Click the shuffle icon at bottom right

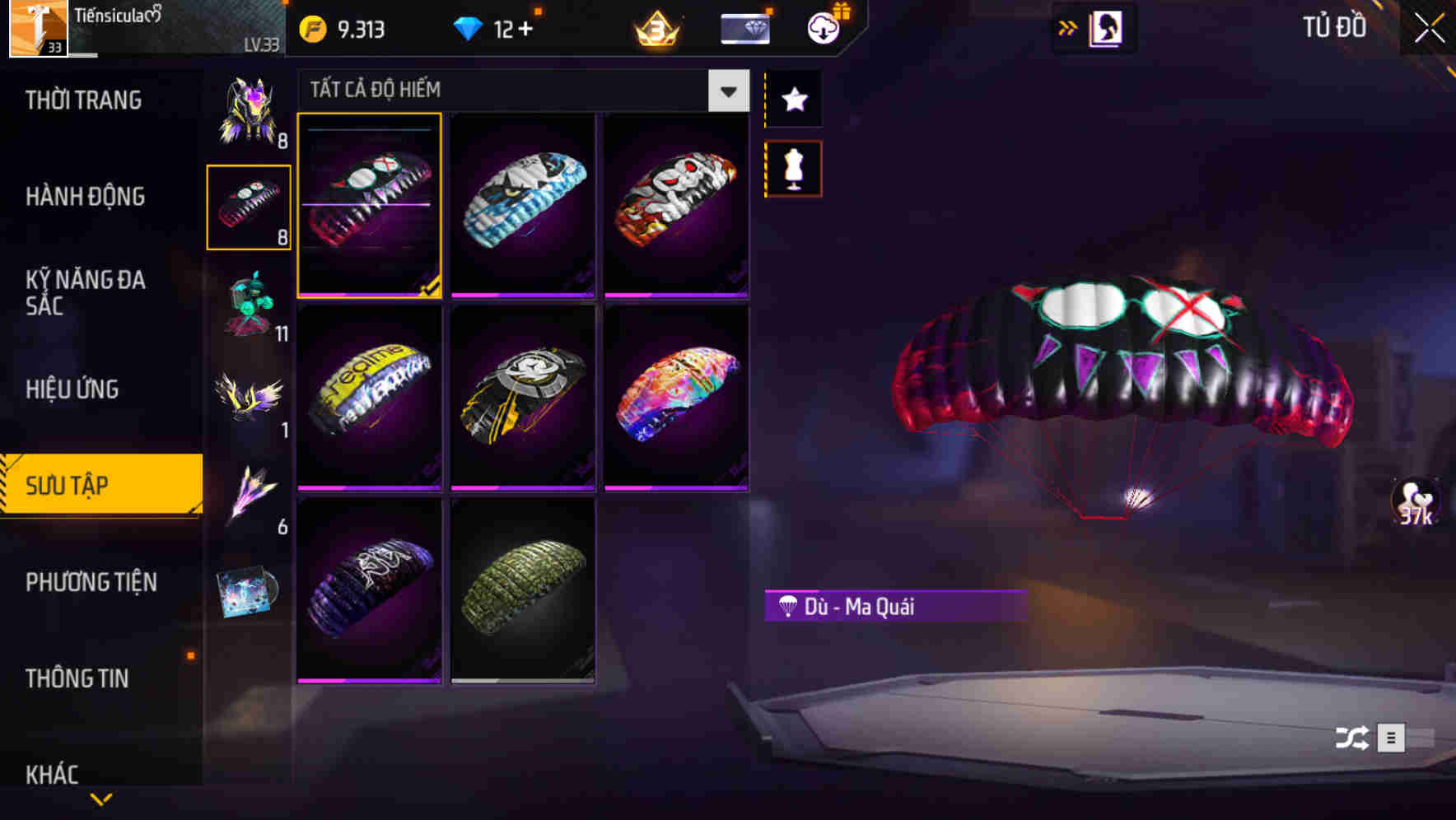tap(1355, 739)
